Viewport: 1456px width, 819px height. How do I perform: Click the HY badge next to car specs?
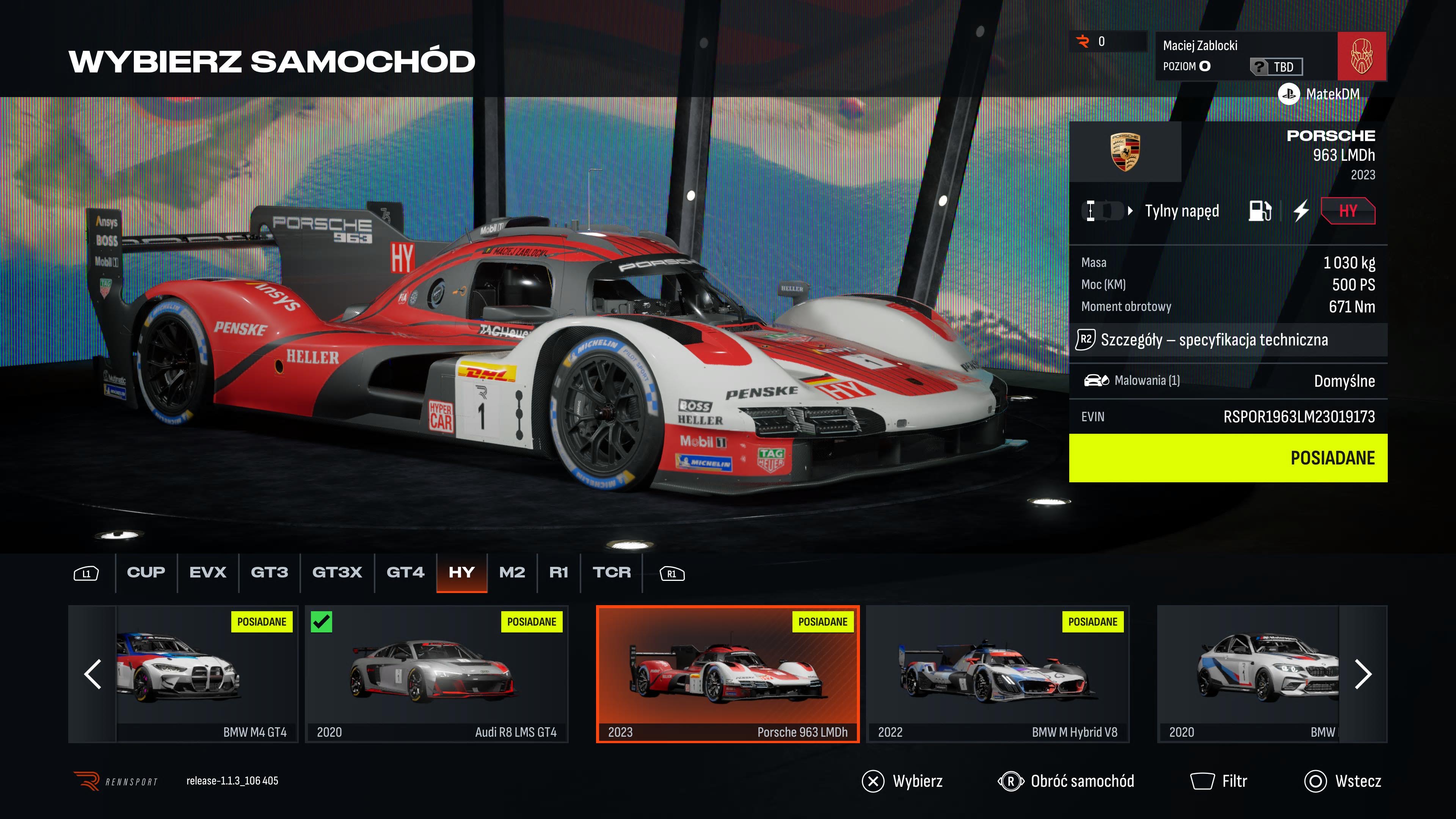pos(1348,211)
